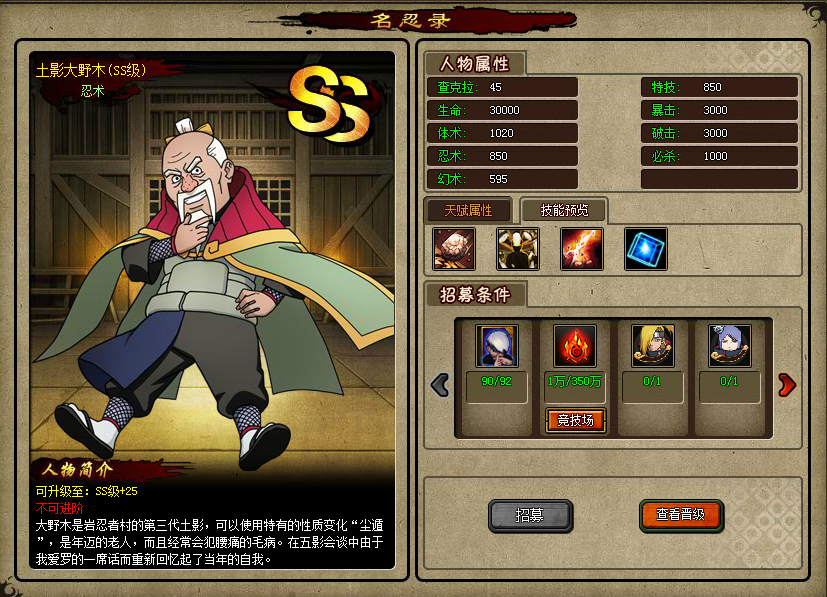827x597 pixels.
Task: Inspect the fiery lightning strike skill
Action: tap(581, 249)
